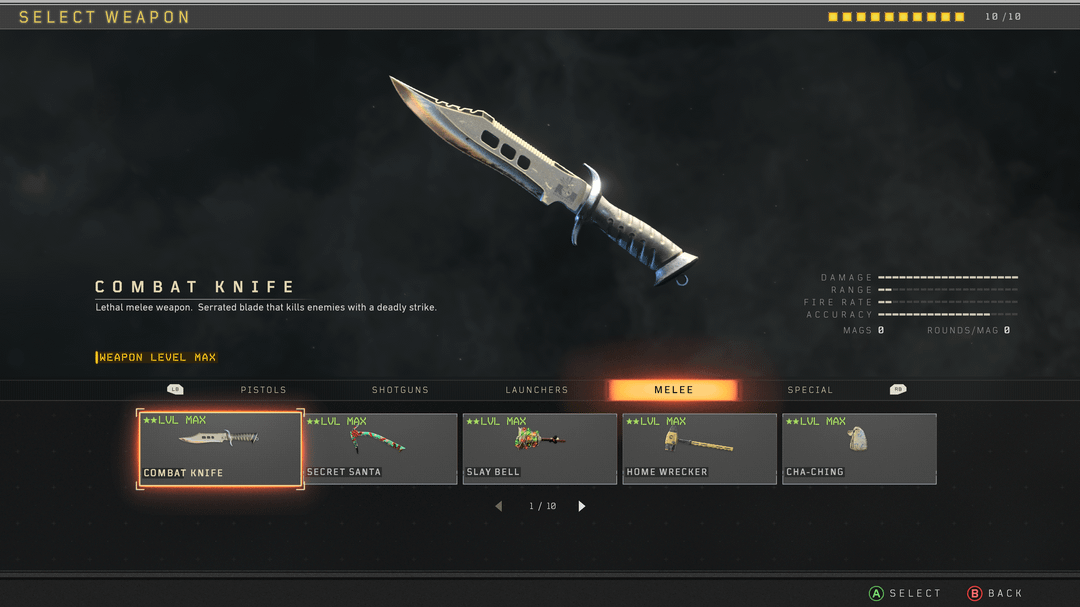Click the previous page arrow

pos(499,506)
